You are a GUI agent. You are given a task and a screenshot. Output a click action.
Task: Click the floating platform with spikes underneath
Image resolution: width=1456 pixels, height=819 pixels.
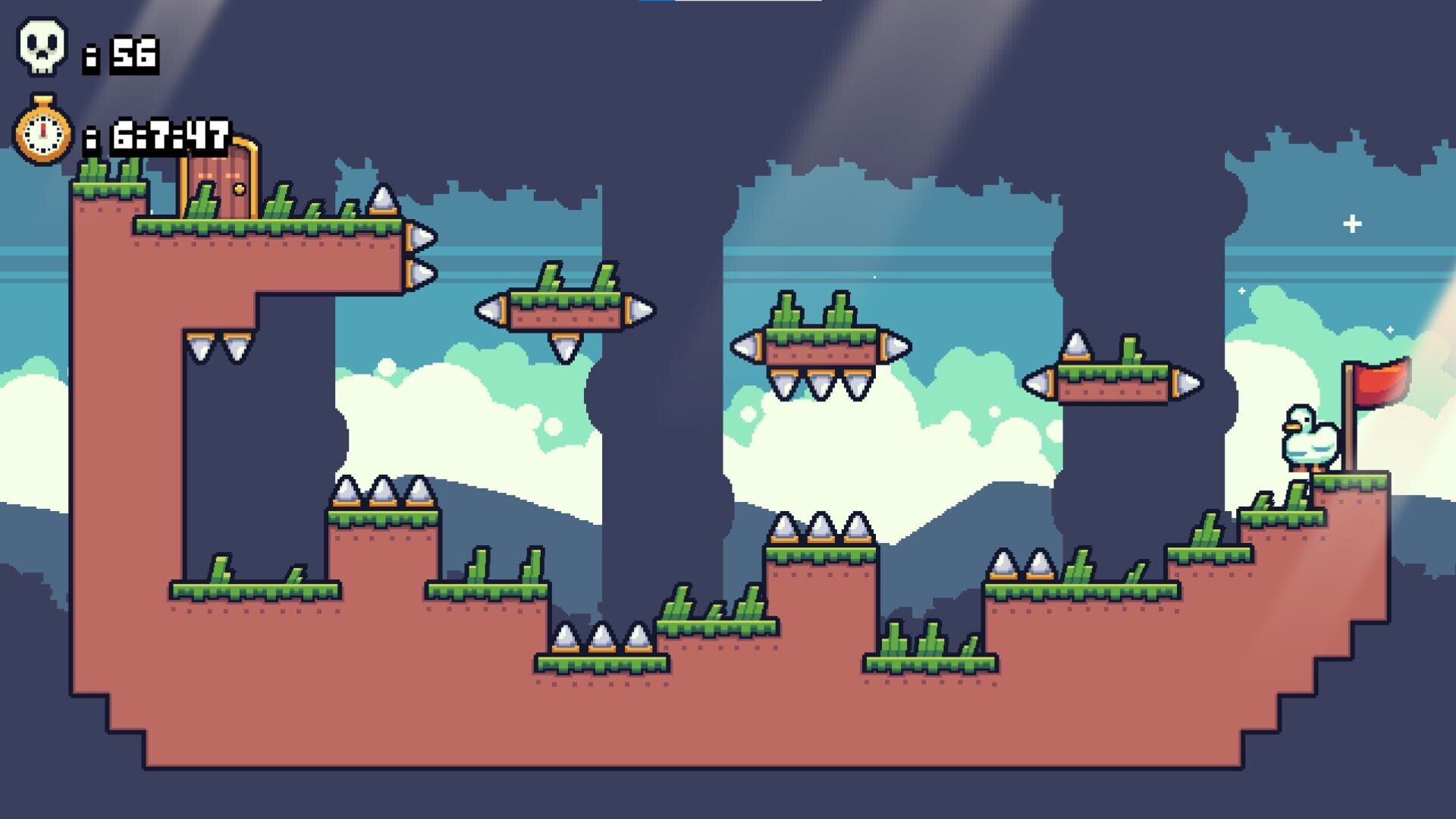click(x=823, y=345)
